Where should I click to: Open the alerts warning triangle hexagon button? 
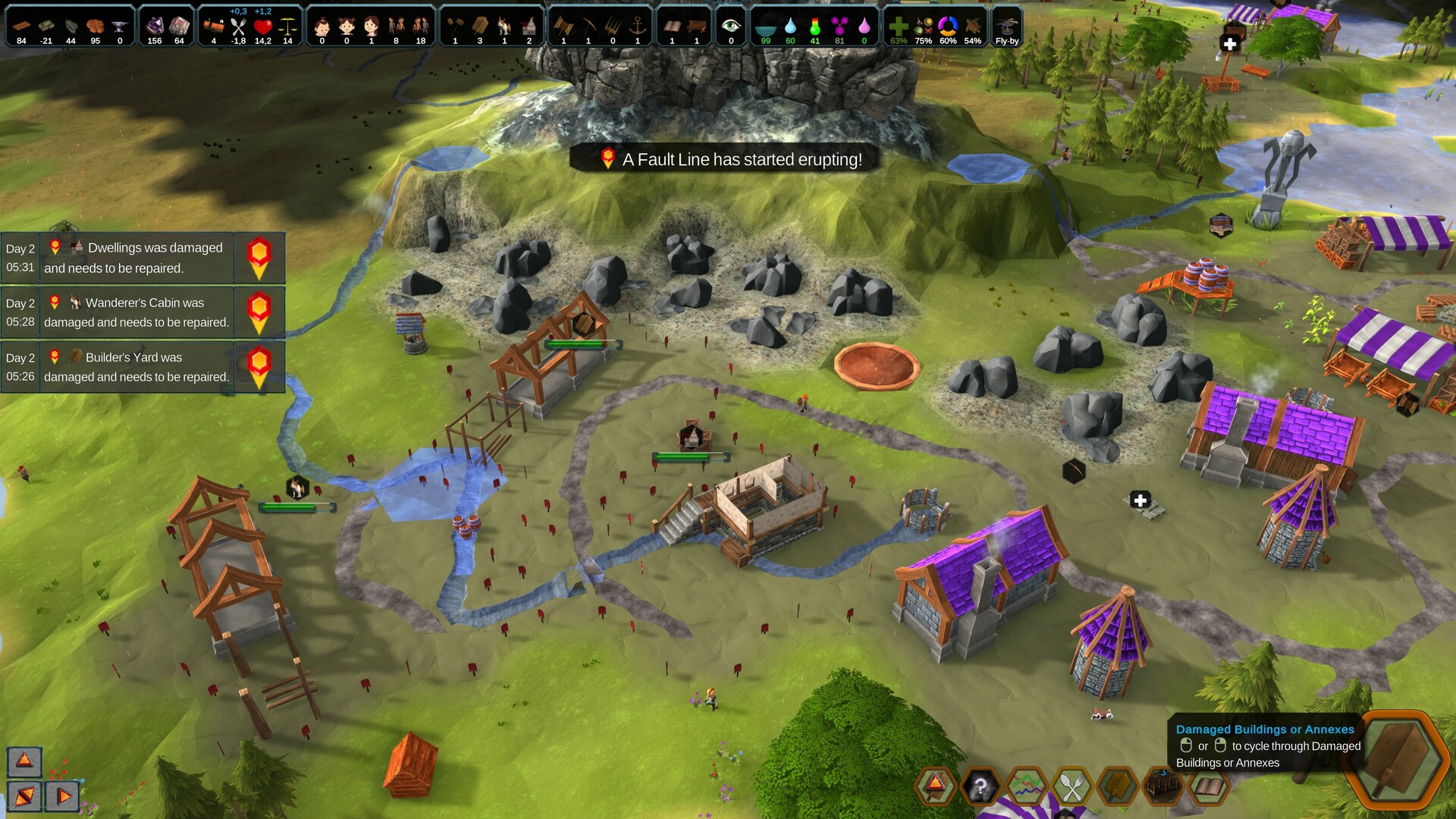click(935, 786)
